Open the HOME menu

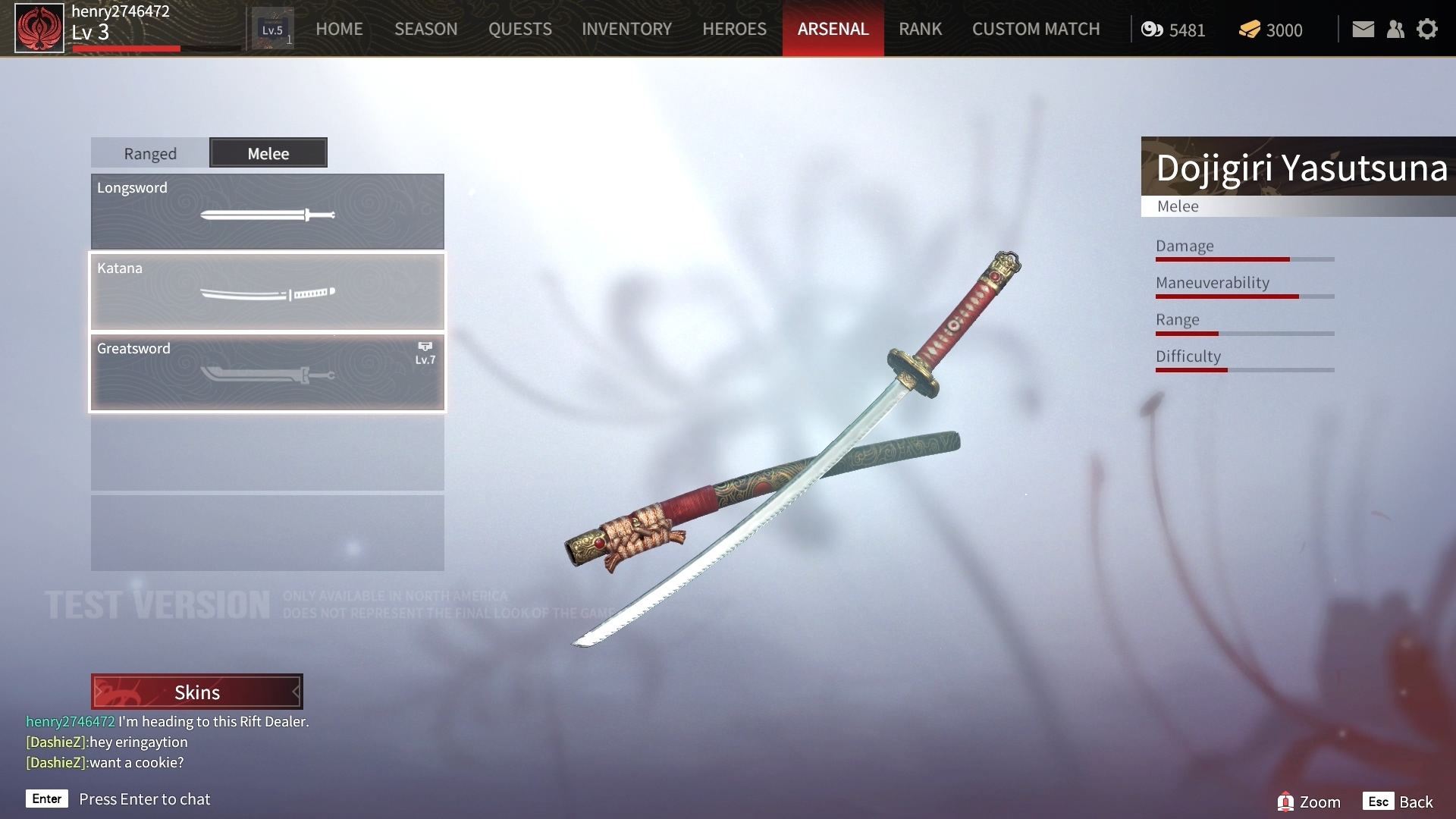339,29
